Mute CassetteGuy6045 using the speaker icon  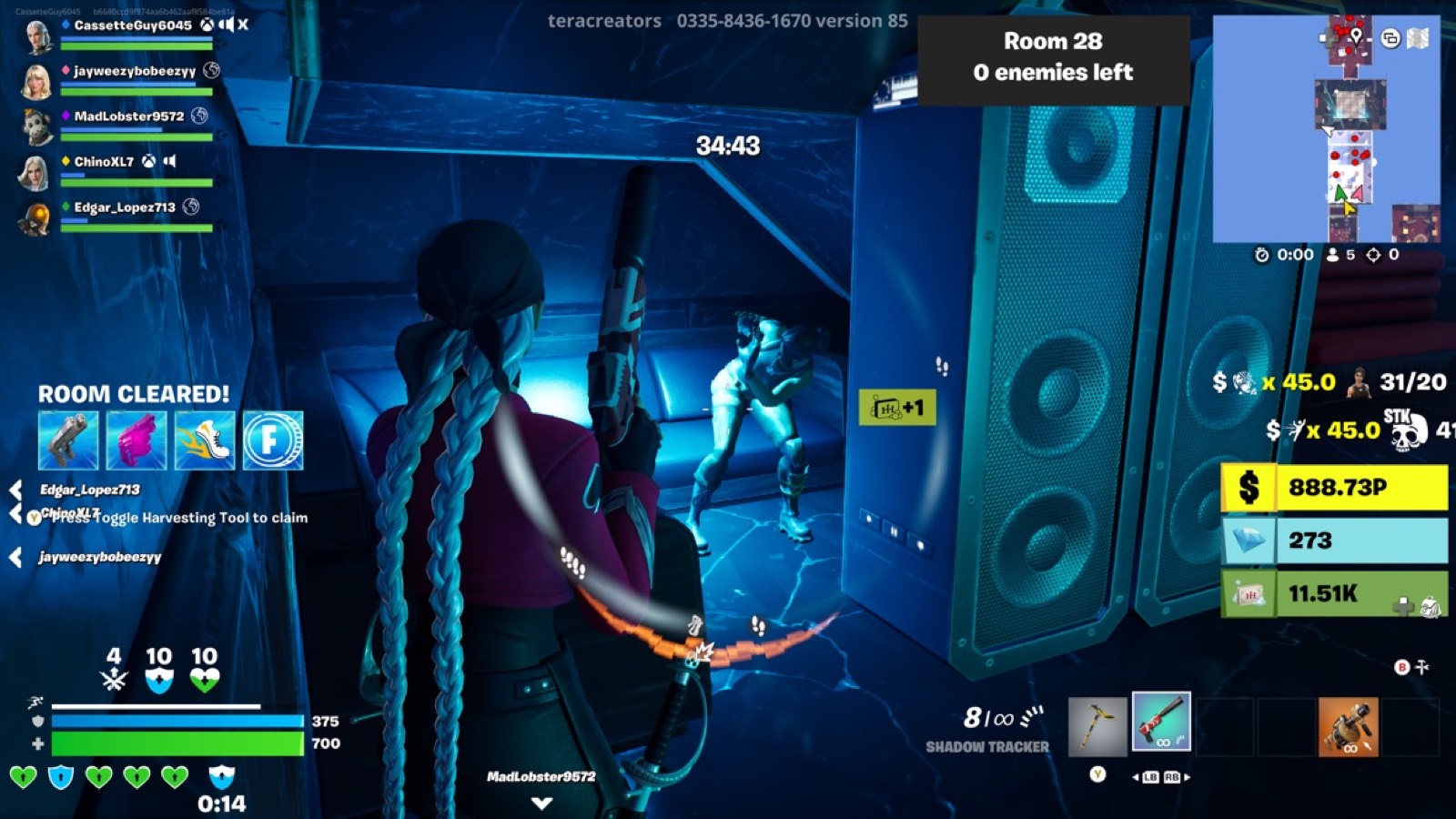pos(227,25)
